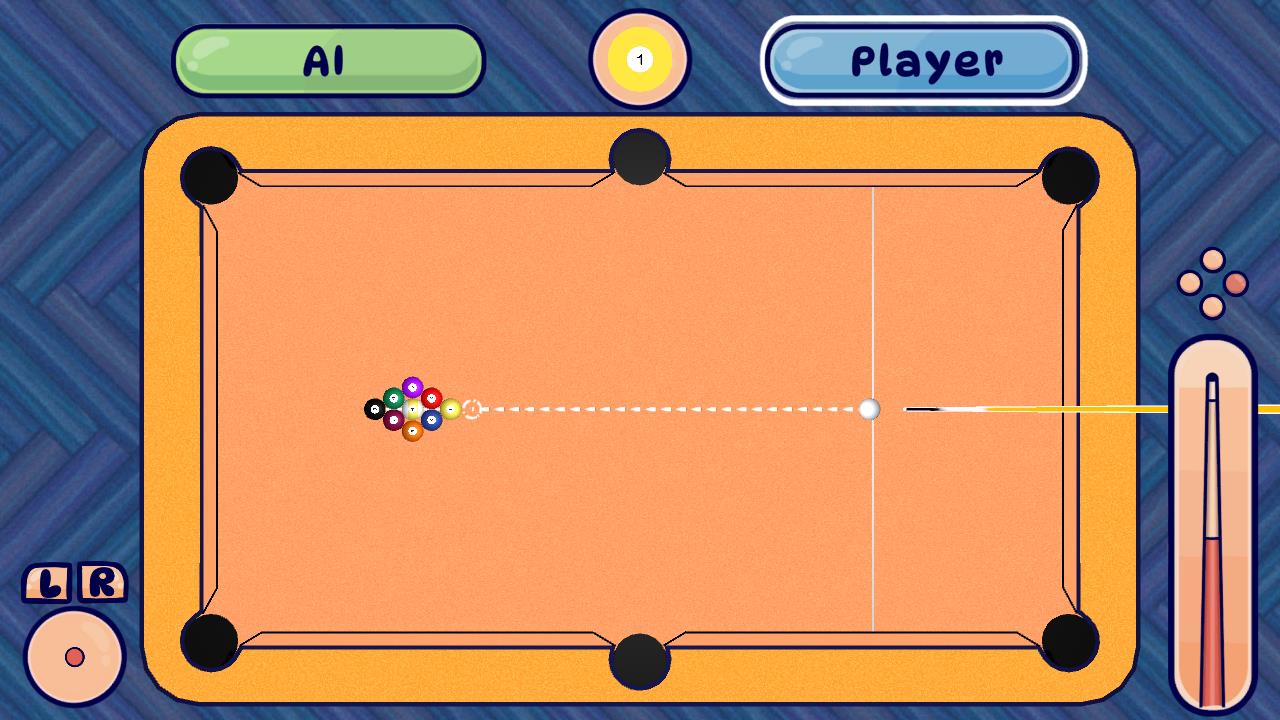Click the left aim adjustment dot
The image size is (1280, 720).
[x=1190, y=283]
